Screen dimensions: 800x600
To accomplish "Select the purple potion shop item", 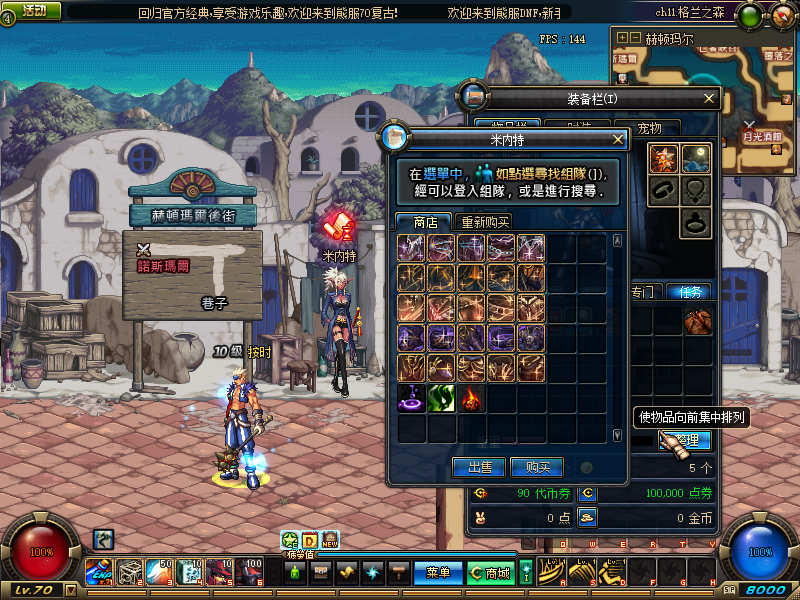I will tap(412, 398).
